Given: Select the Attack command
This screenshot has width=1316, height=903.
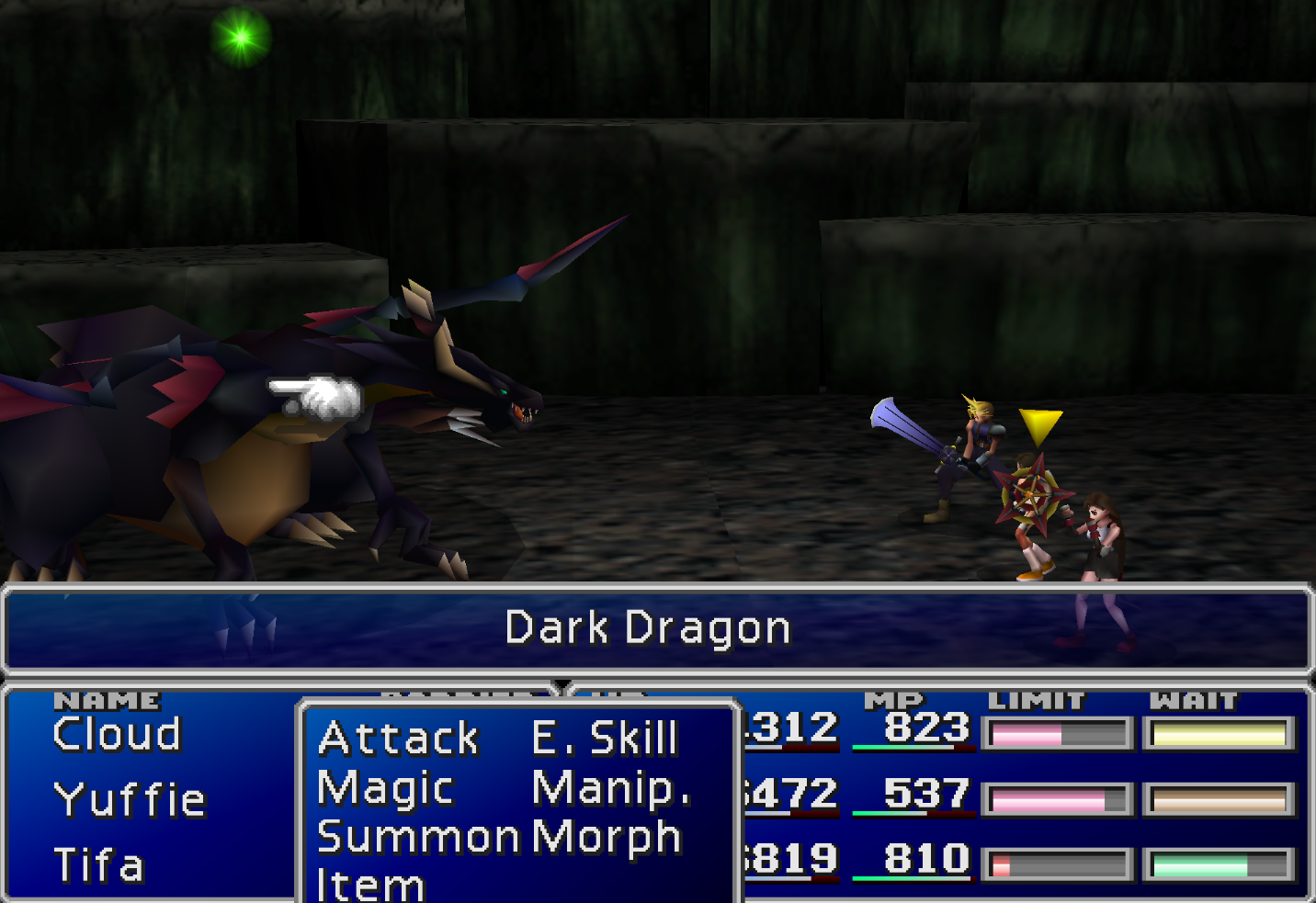Looking at the screenshot, I should click(x=397, y=738).
